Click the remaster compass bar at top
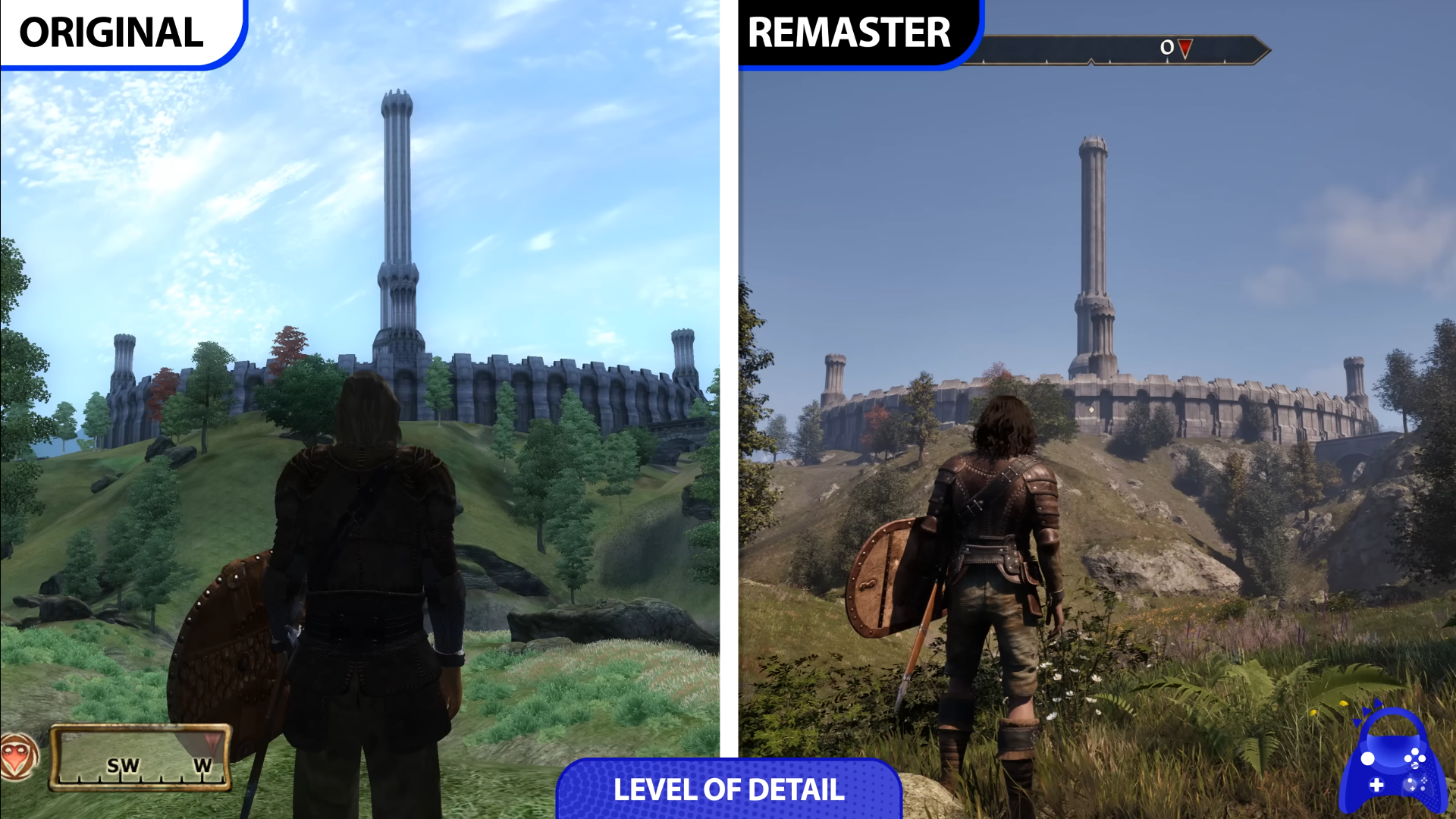 click(1115, 49)
